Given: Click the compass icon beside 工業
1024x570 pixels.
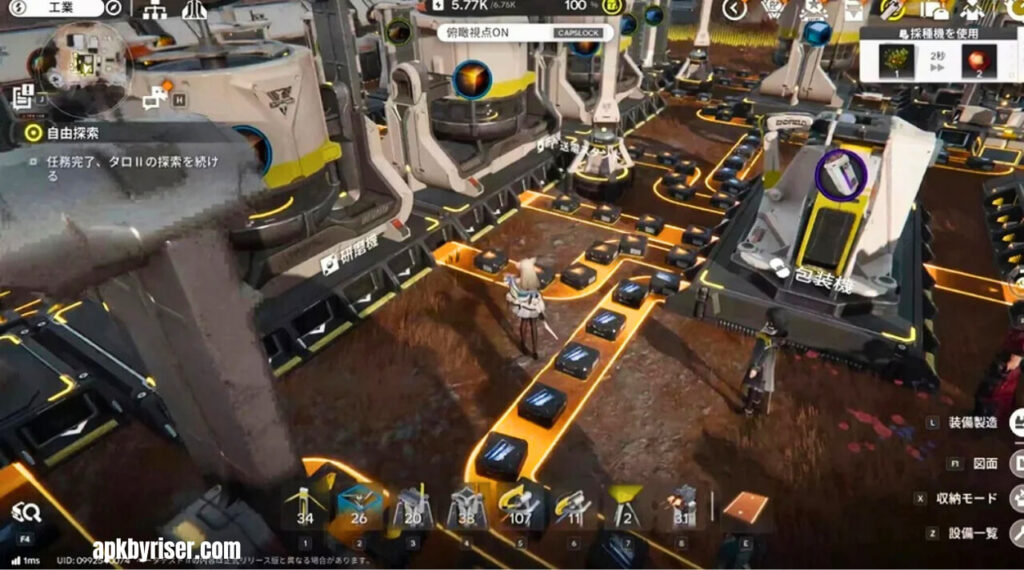Looking at the screenshot, I should coord(113,9).
